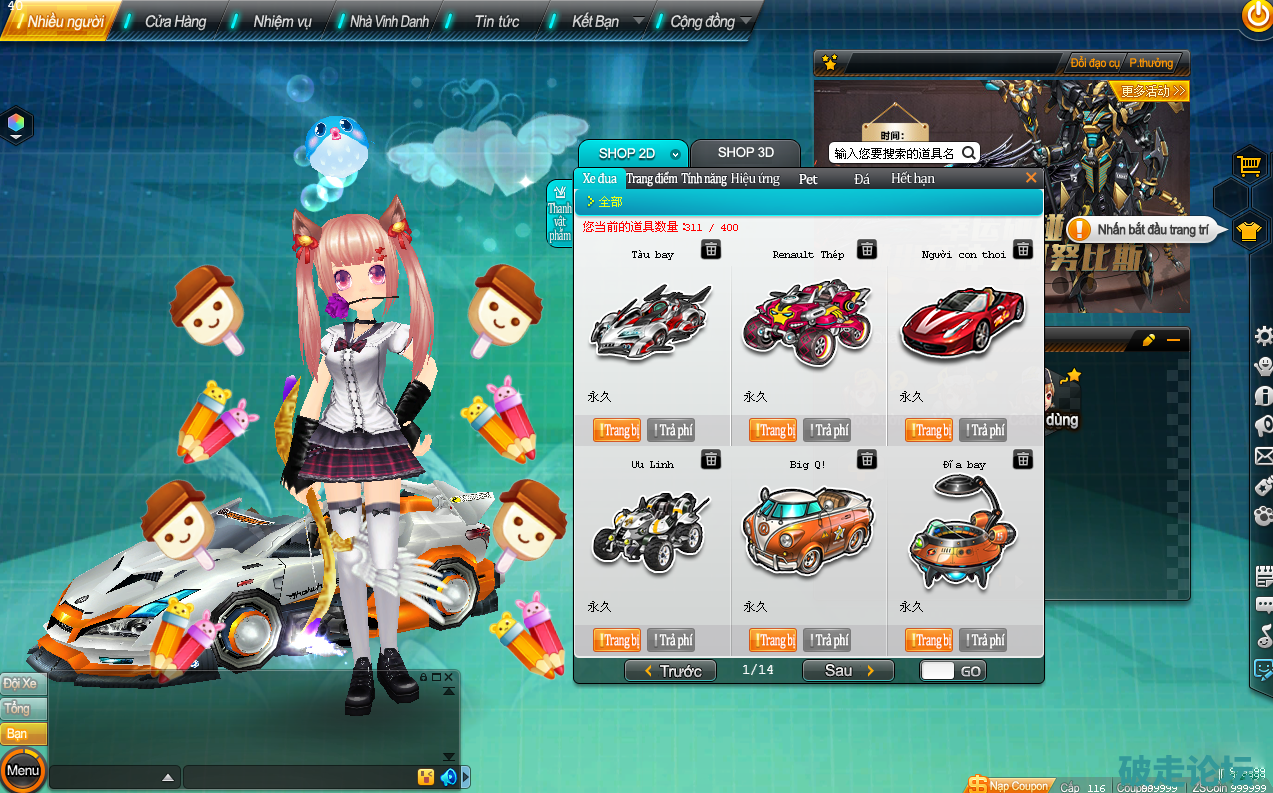Switch chat to the Đội Xe channel

(21, 684)
